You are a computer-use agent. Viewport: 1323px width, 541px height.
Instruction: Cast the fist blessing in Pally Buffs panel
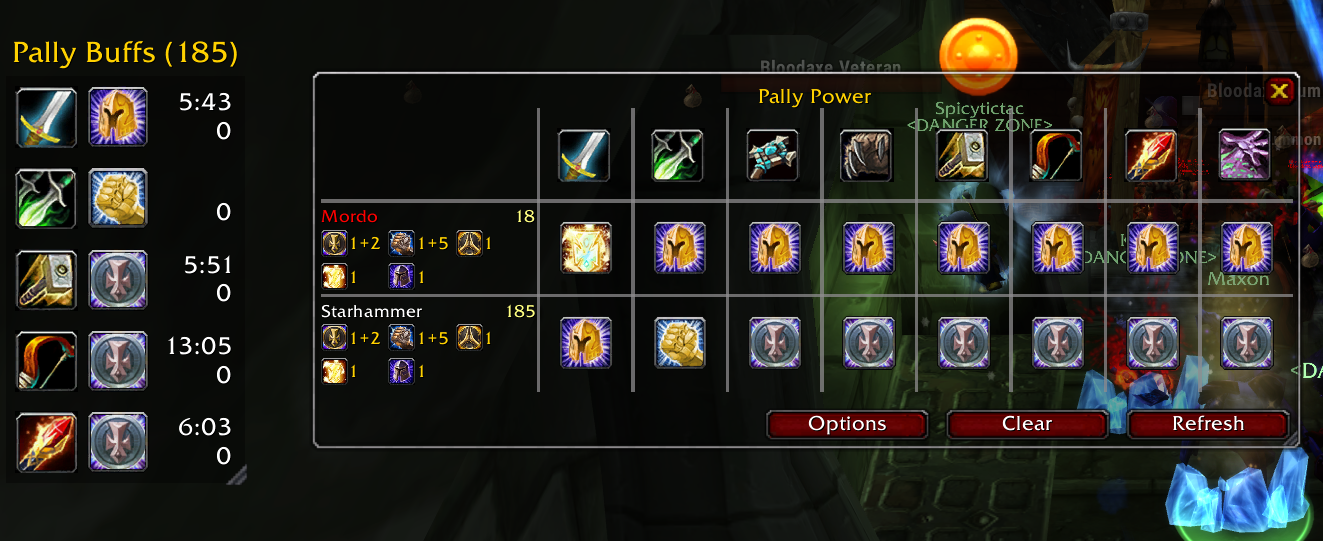pyautogui.click(x=118, y=198)
